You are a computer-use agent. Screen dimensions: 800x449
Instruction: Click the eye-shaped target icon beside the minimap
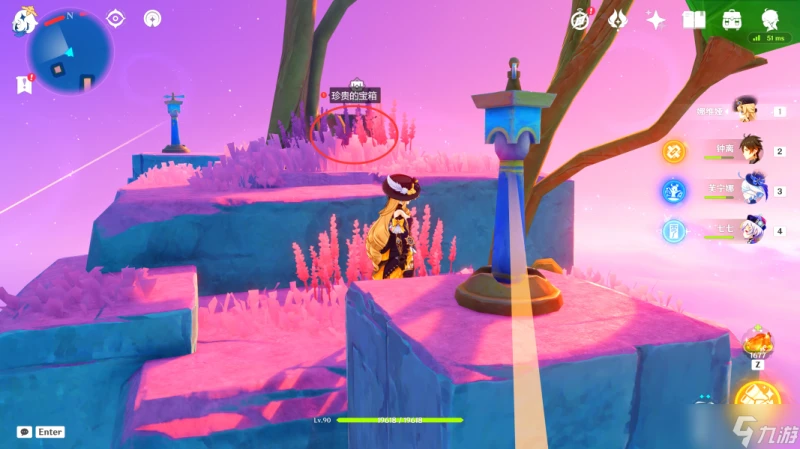116,18
